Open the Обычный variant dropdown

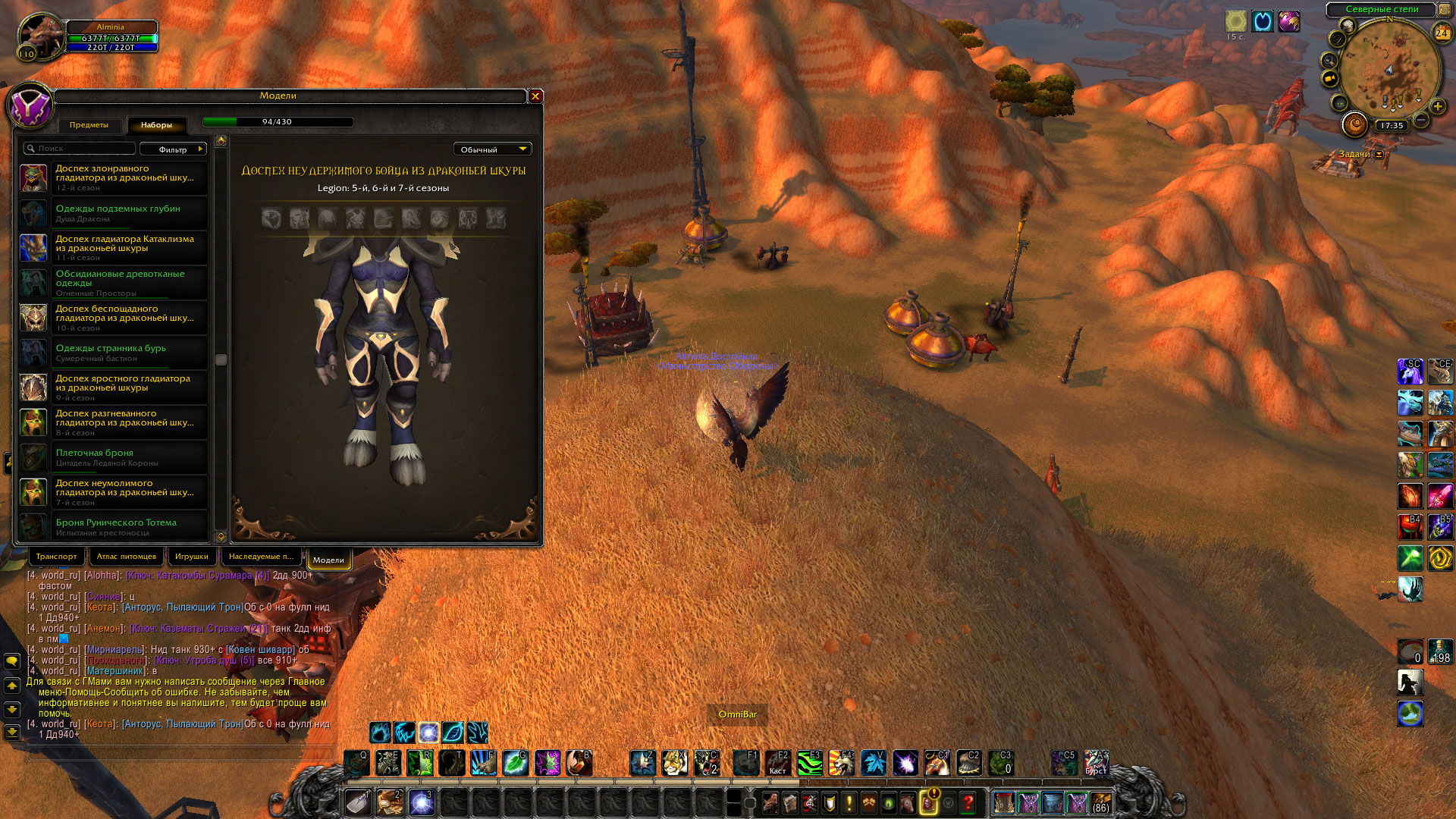[492, 149]
